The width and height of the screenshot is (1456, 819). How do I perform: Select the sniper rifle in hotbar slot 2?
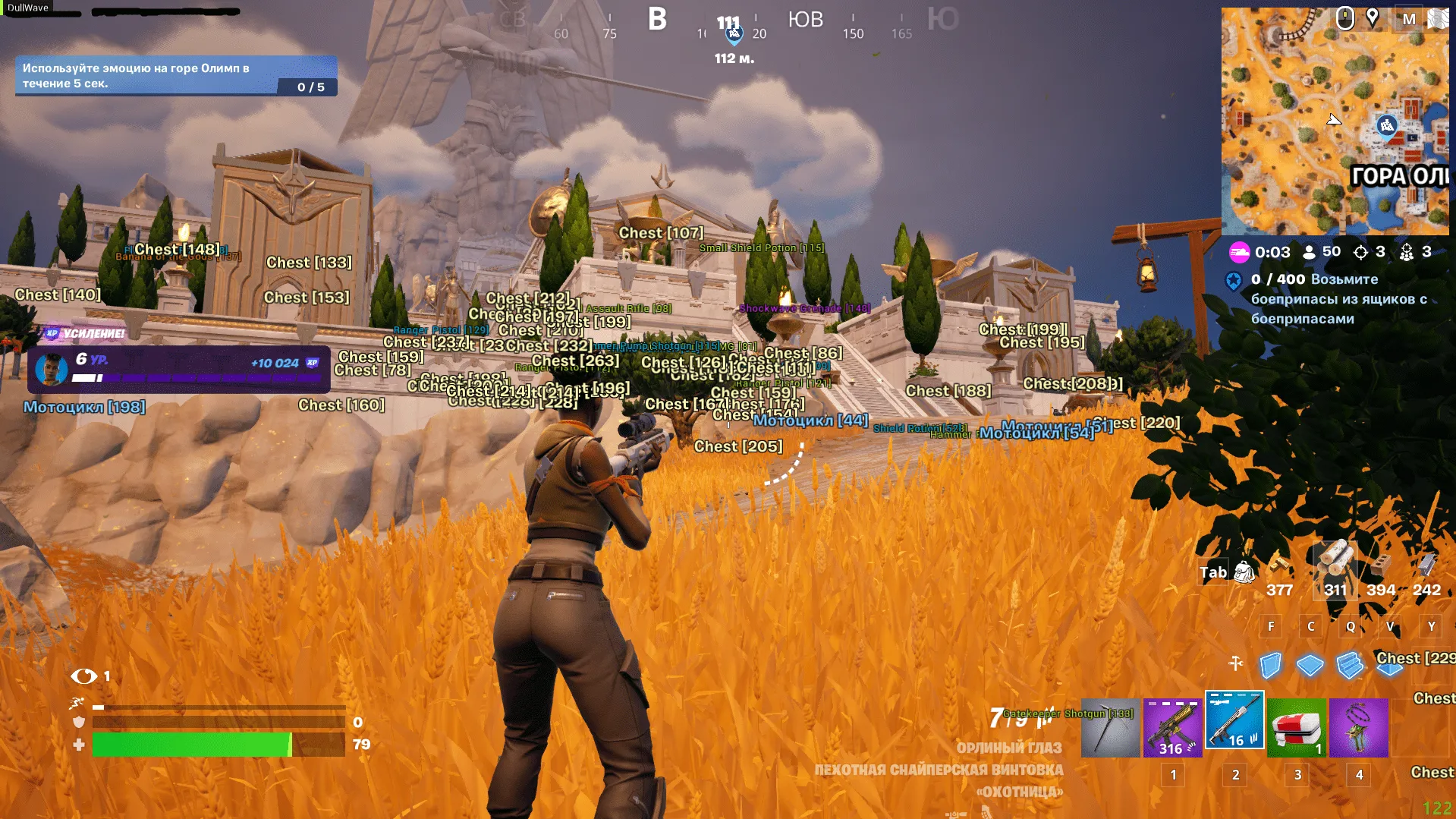[x=1234, y=721]
